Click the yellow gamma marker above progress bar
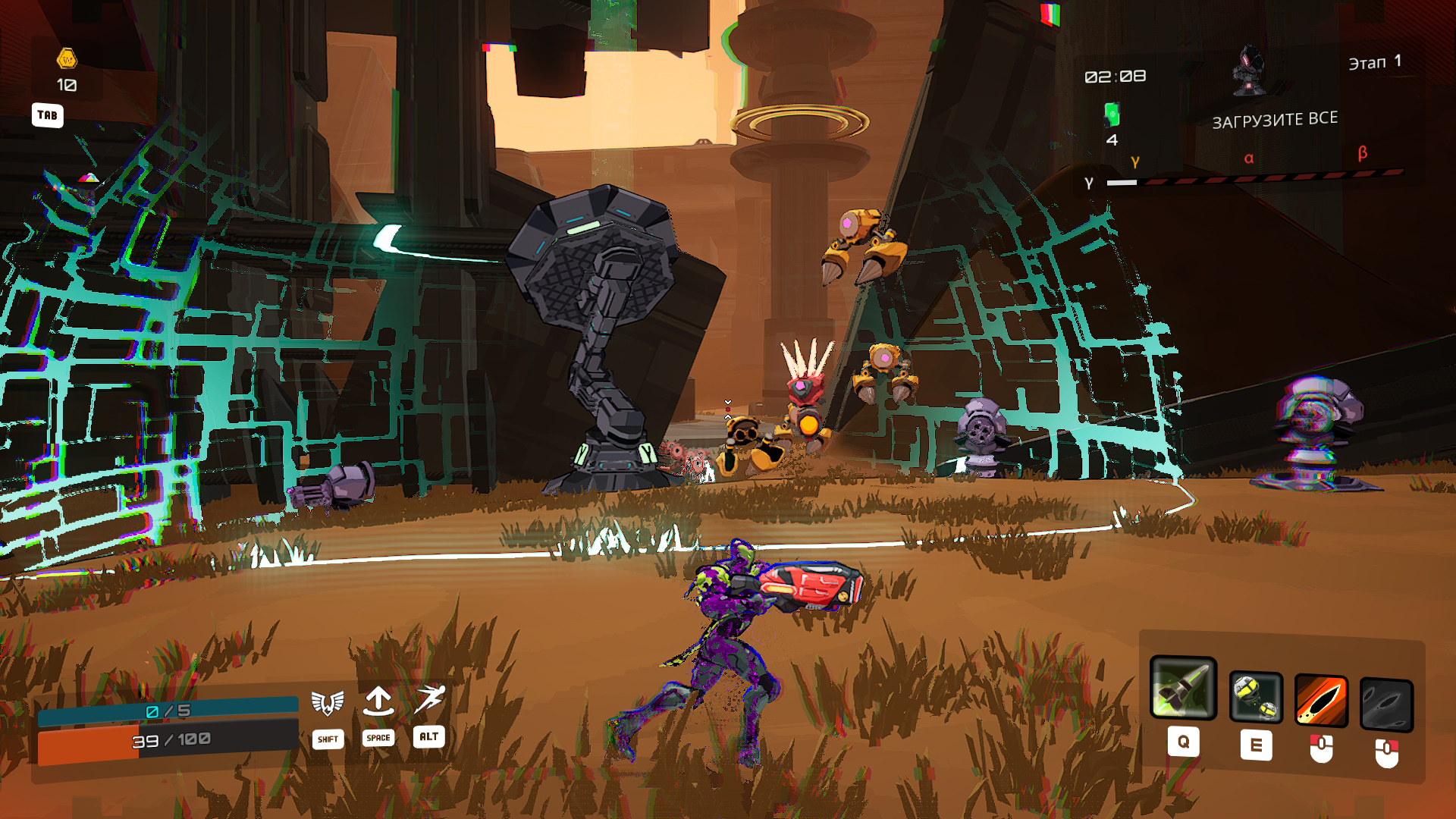 point(1134,162)
